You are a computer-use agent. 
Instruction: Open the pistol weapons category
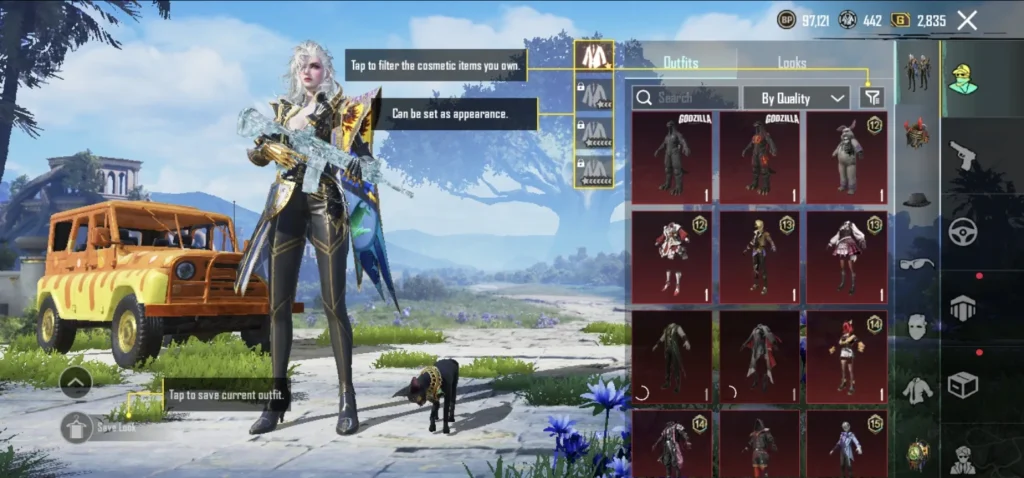pos(963,155)
